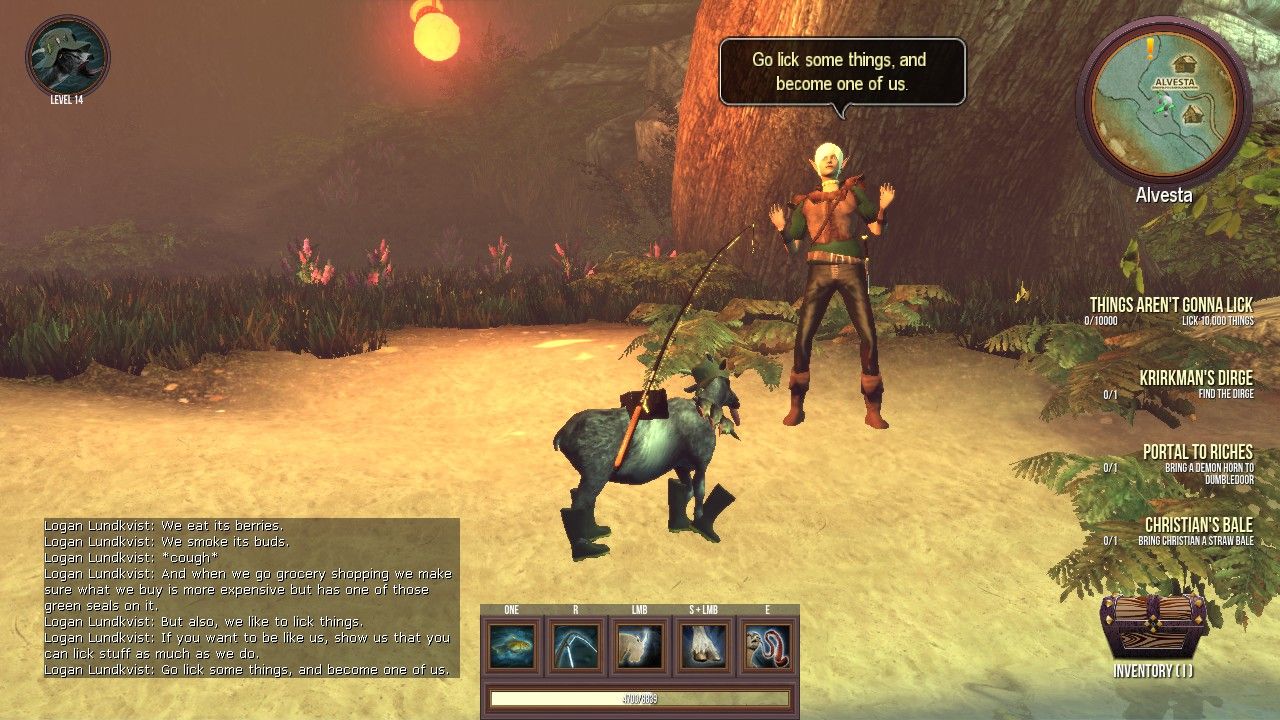Activate the goat tongue lick ability
The width and height of the screenshot is (1280, 720).
coord(767,646)
